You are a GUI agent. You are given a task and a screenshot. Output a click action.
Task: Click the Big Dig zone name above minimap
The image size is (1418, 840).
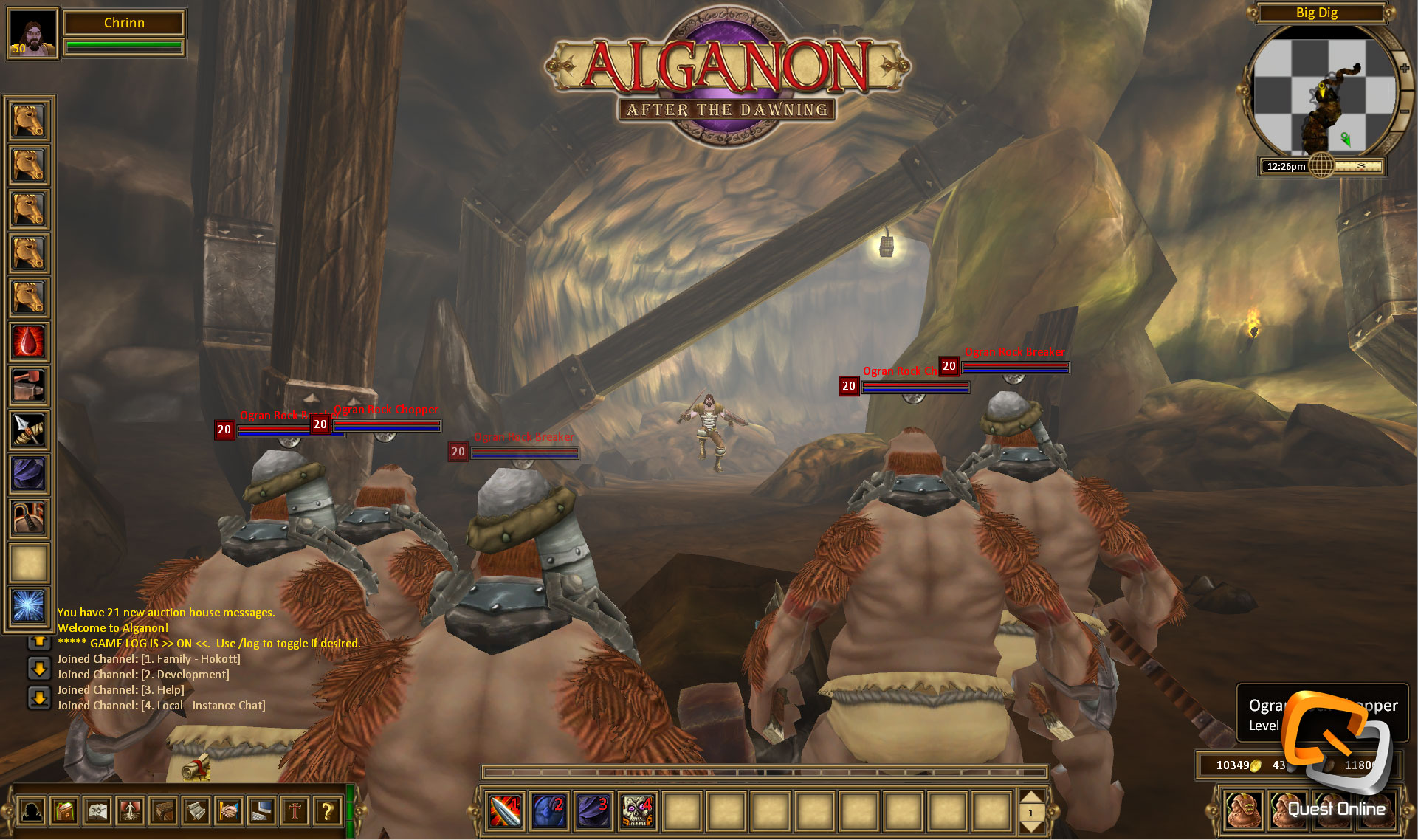[x=1318, y=13]
